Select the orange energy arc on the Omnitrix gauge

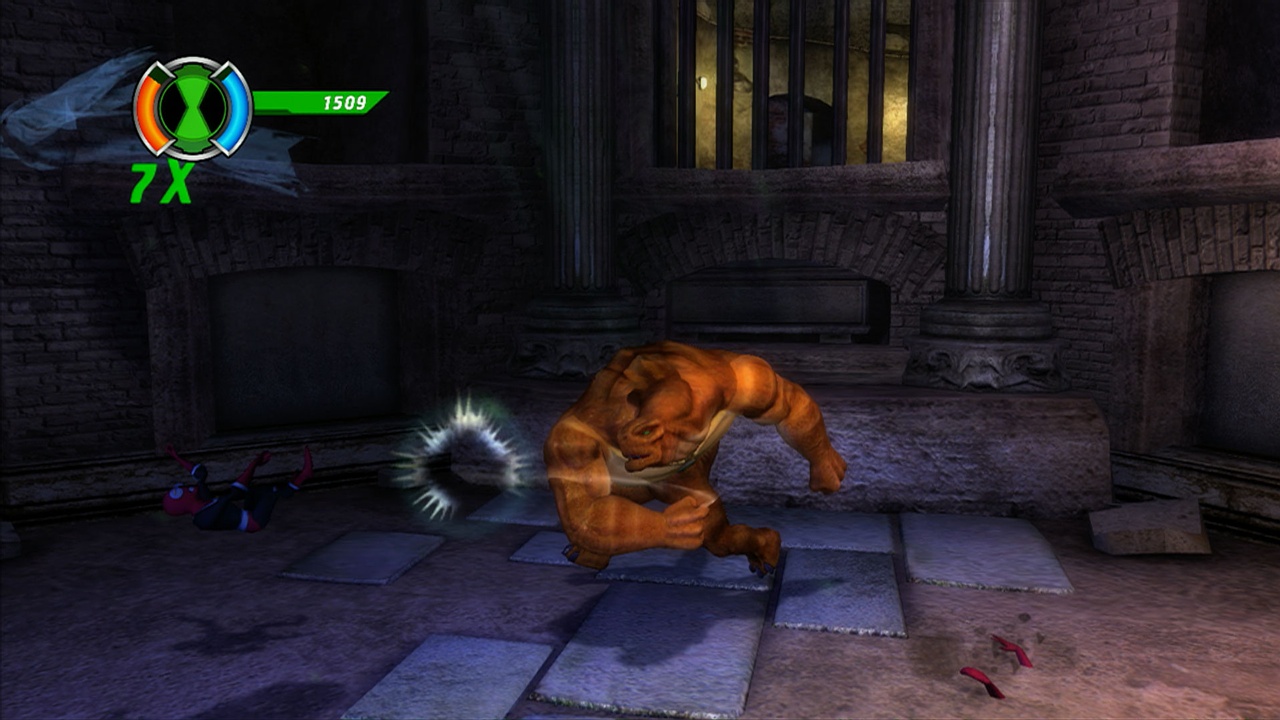pos(148,110)
